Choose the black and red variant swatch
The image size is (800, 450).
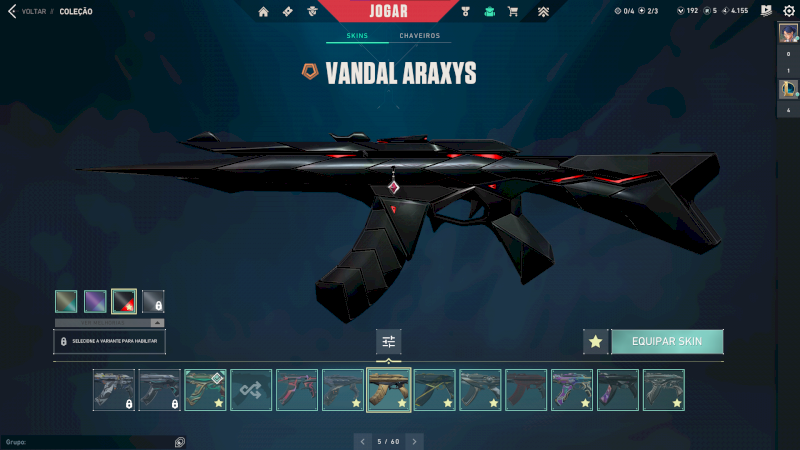coord(124,301)
